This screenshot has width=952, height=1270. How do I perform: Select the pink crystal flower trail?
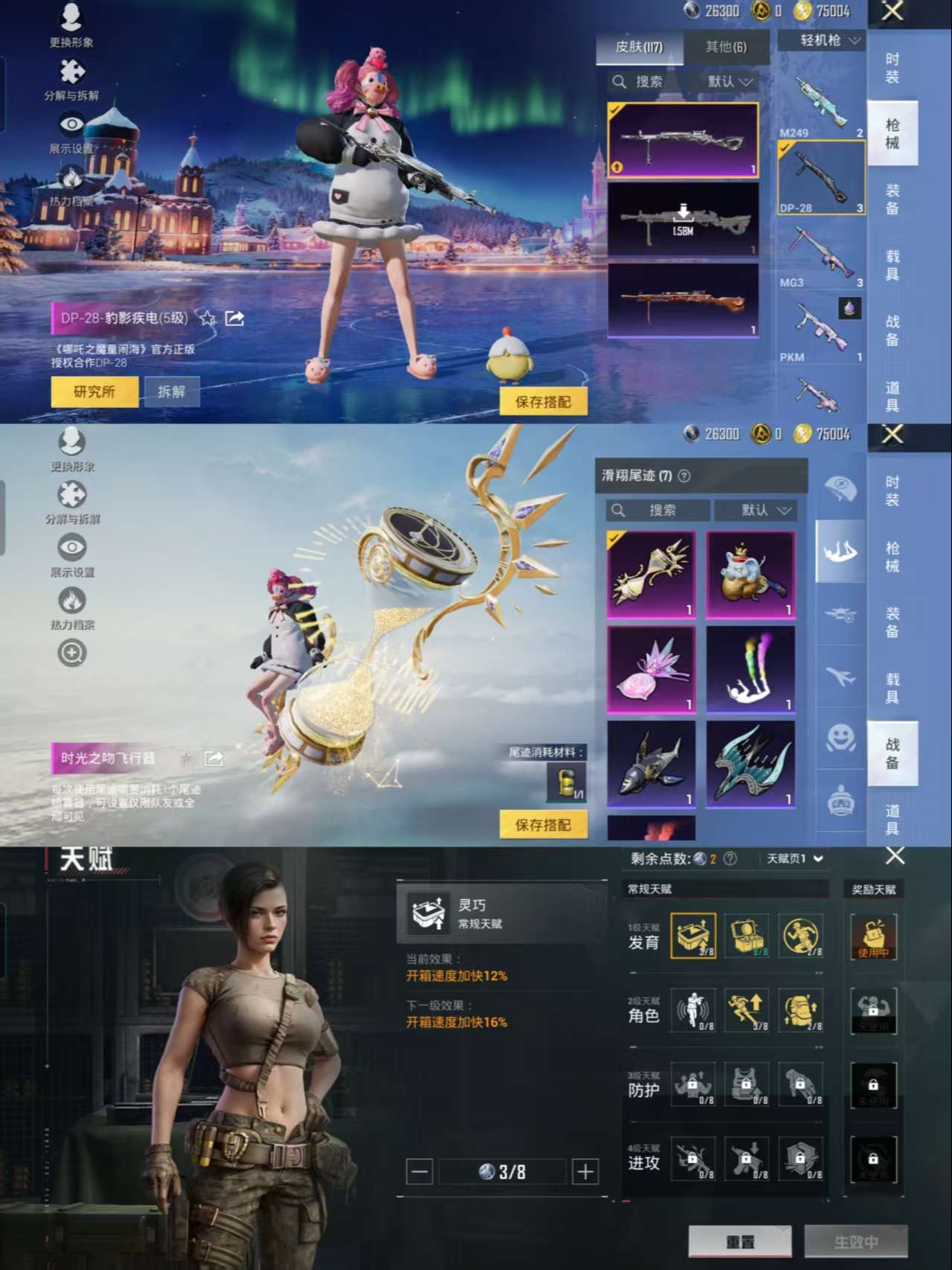click(x=651, y=668)
